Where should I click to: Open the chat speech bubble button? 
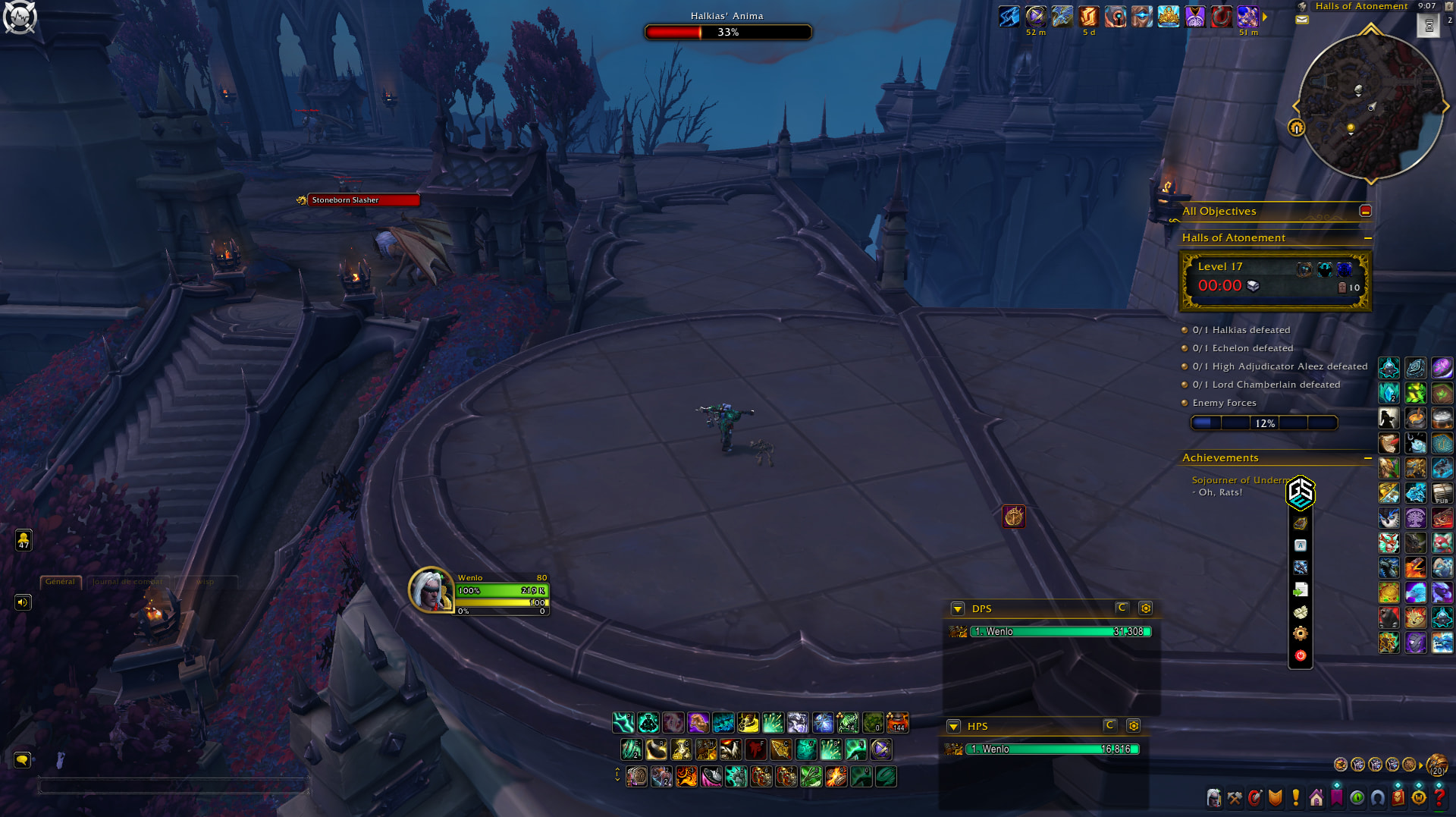coord(22,759)
